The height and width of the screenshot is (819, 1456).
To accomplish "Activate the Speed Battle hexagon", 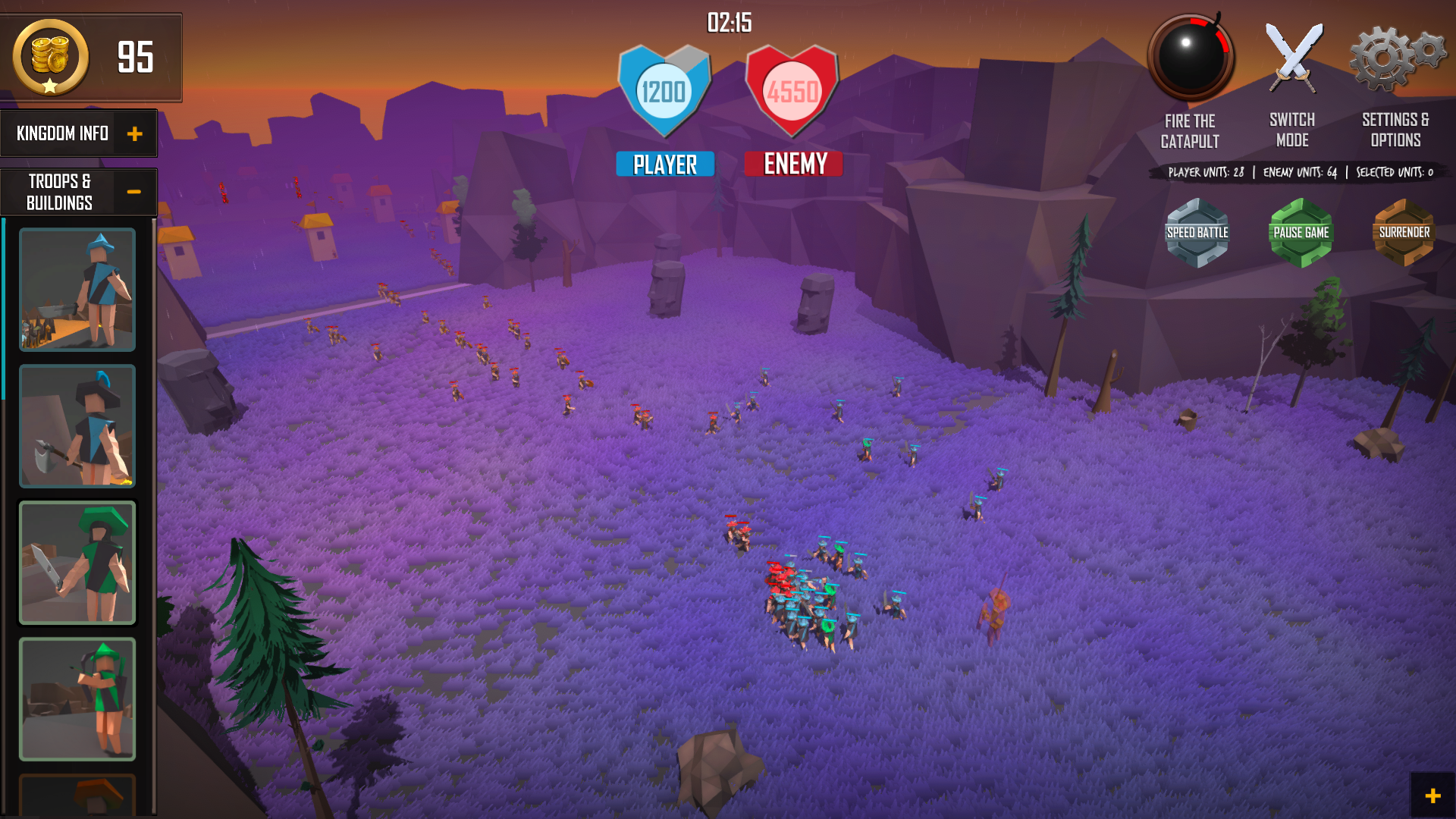I will [x=1197, y=232].
